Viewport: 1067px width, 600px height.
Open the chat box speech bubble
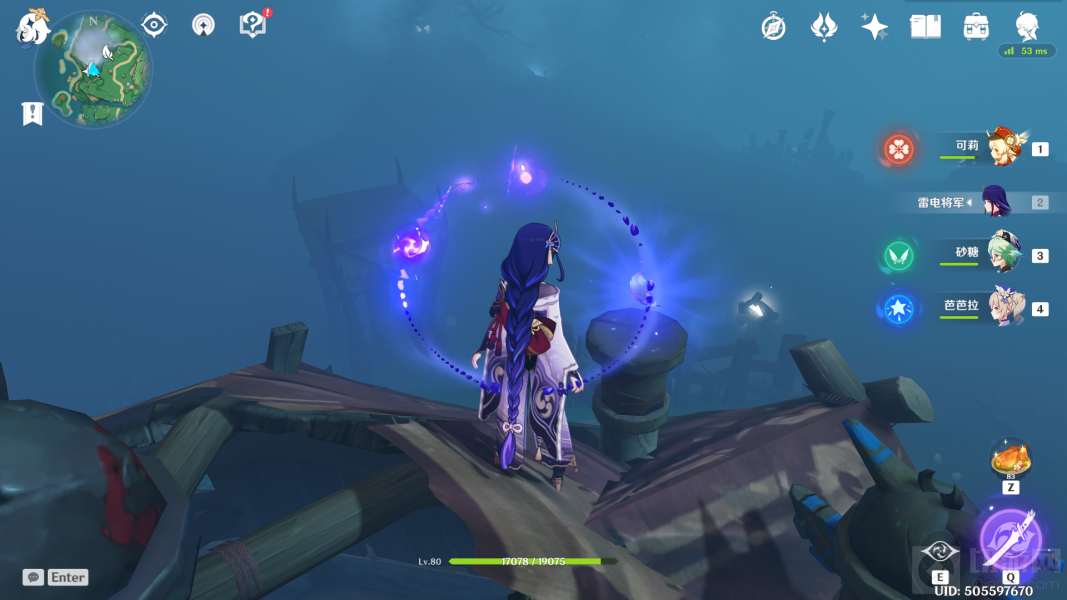[33, 577]
